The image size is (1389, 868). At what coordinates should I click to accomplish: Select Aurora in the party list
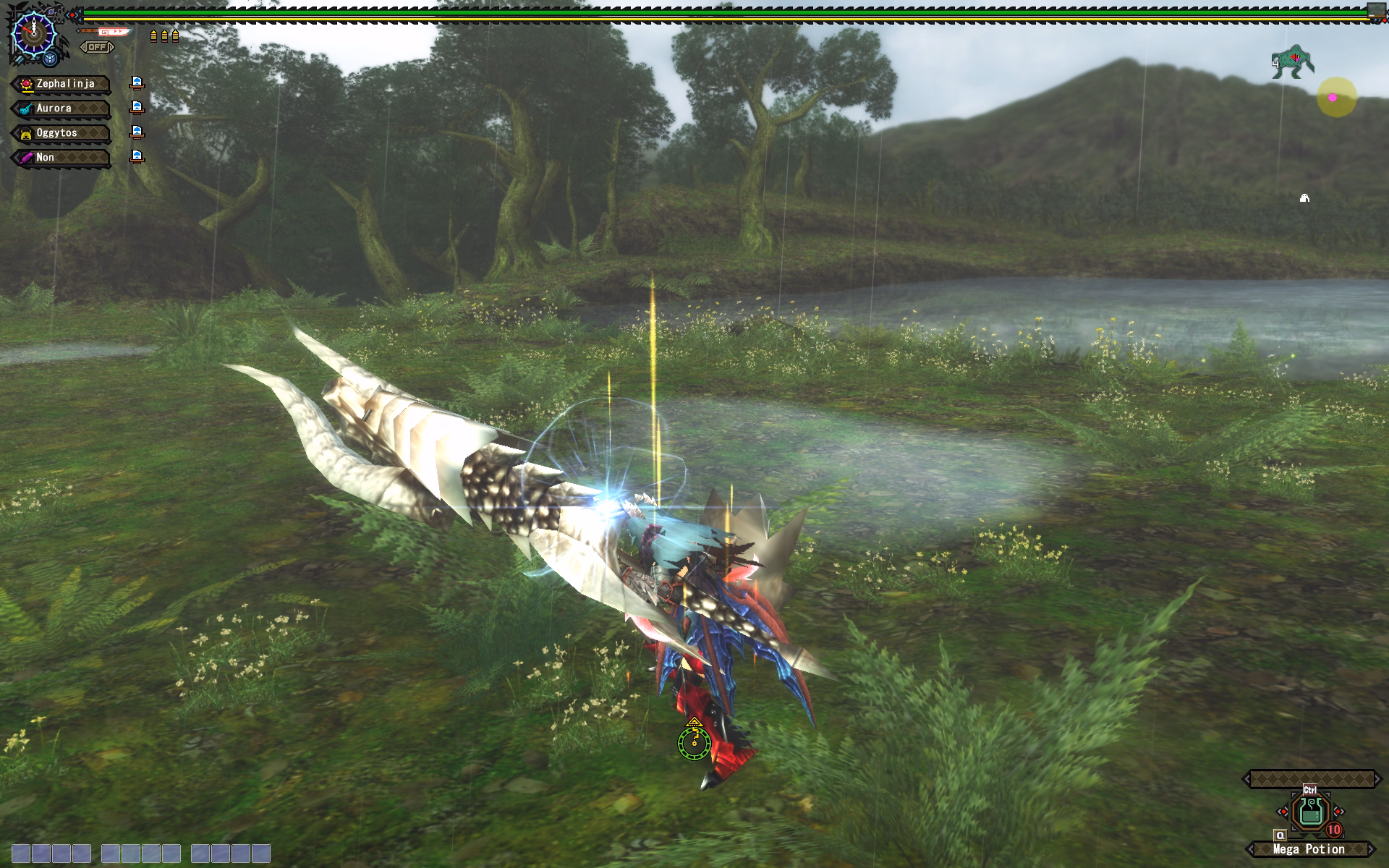coord(61,109)
